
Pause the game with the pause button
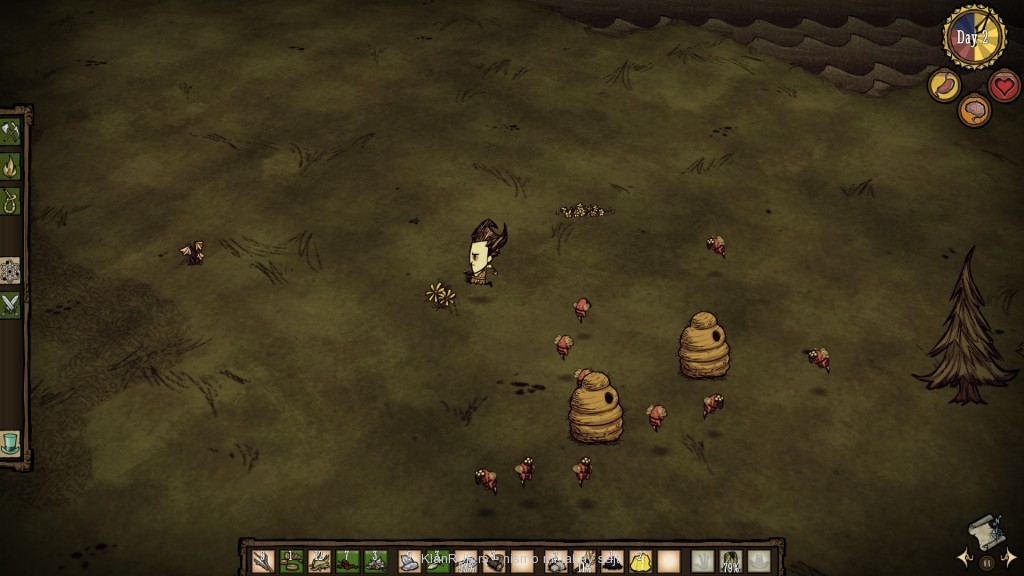coord(987,563)
